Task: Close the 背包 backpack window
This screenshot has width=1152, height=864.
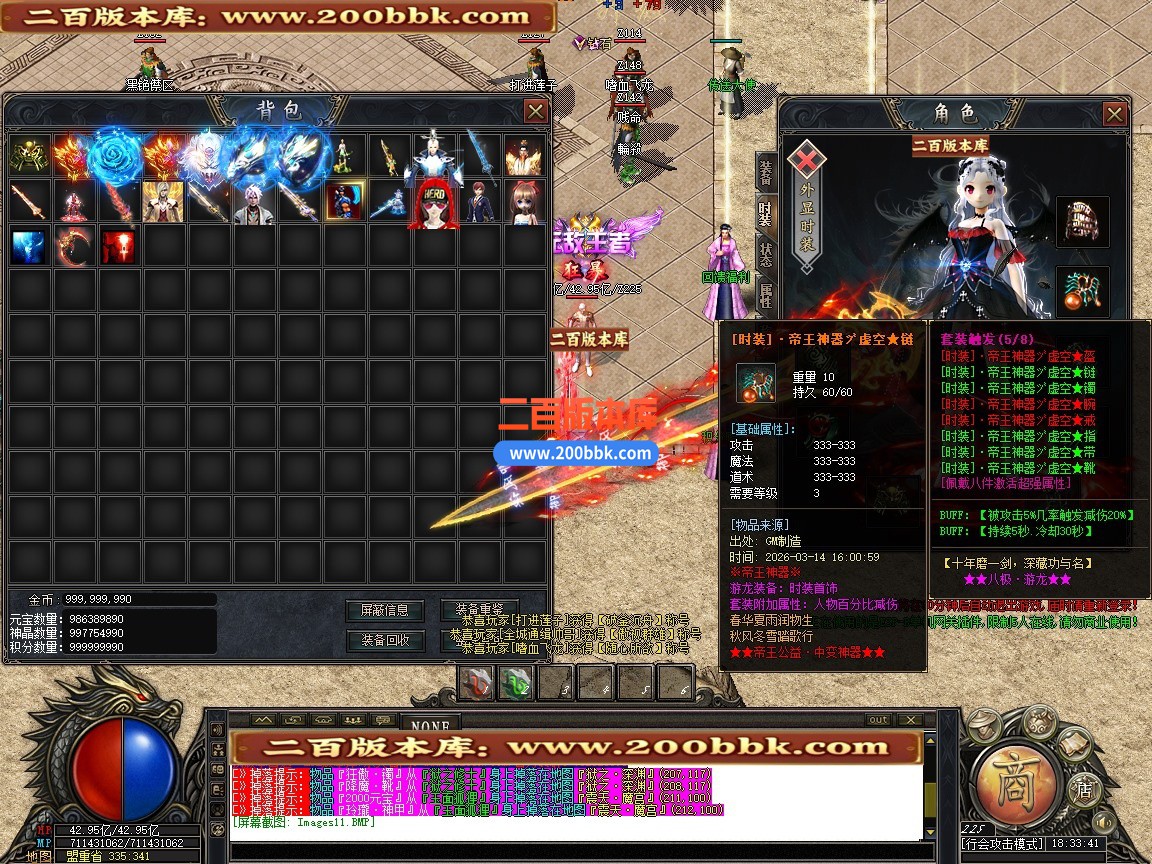Action: [535, 111]
